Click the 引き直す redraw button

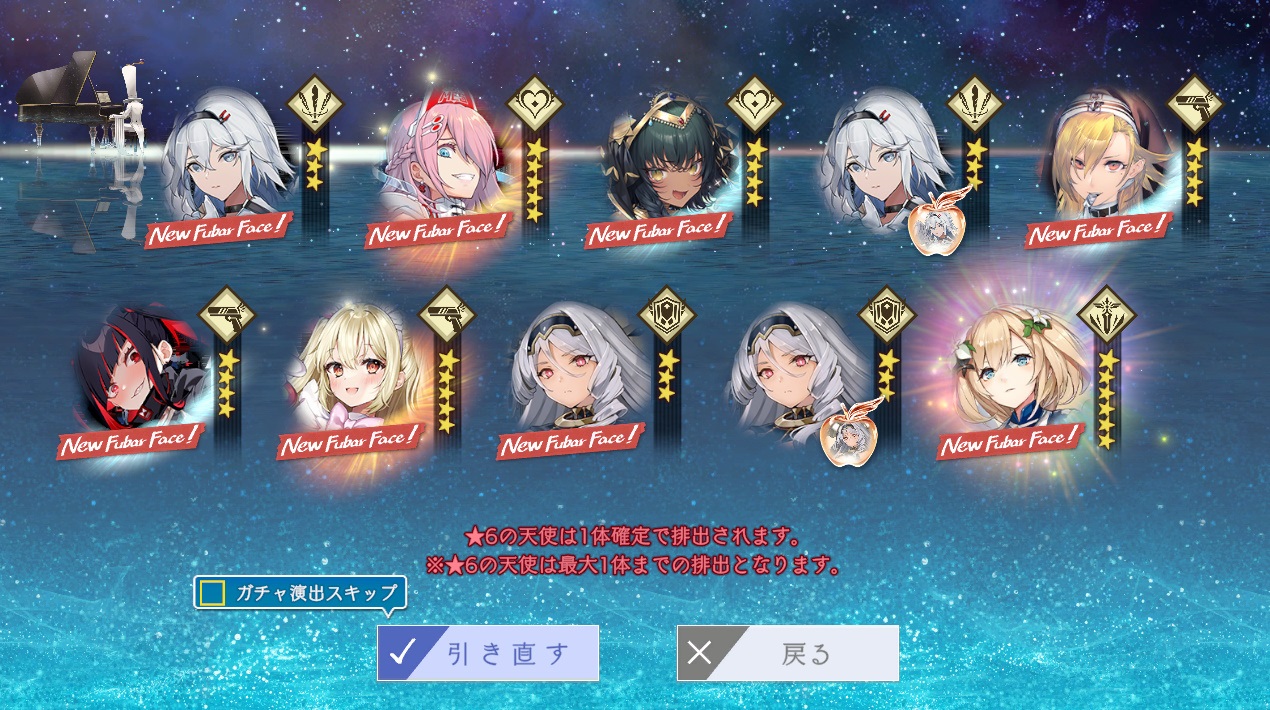(x=488, y=653)
